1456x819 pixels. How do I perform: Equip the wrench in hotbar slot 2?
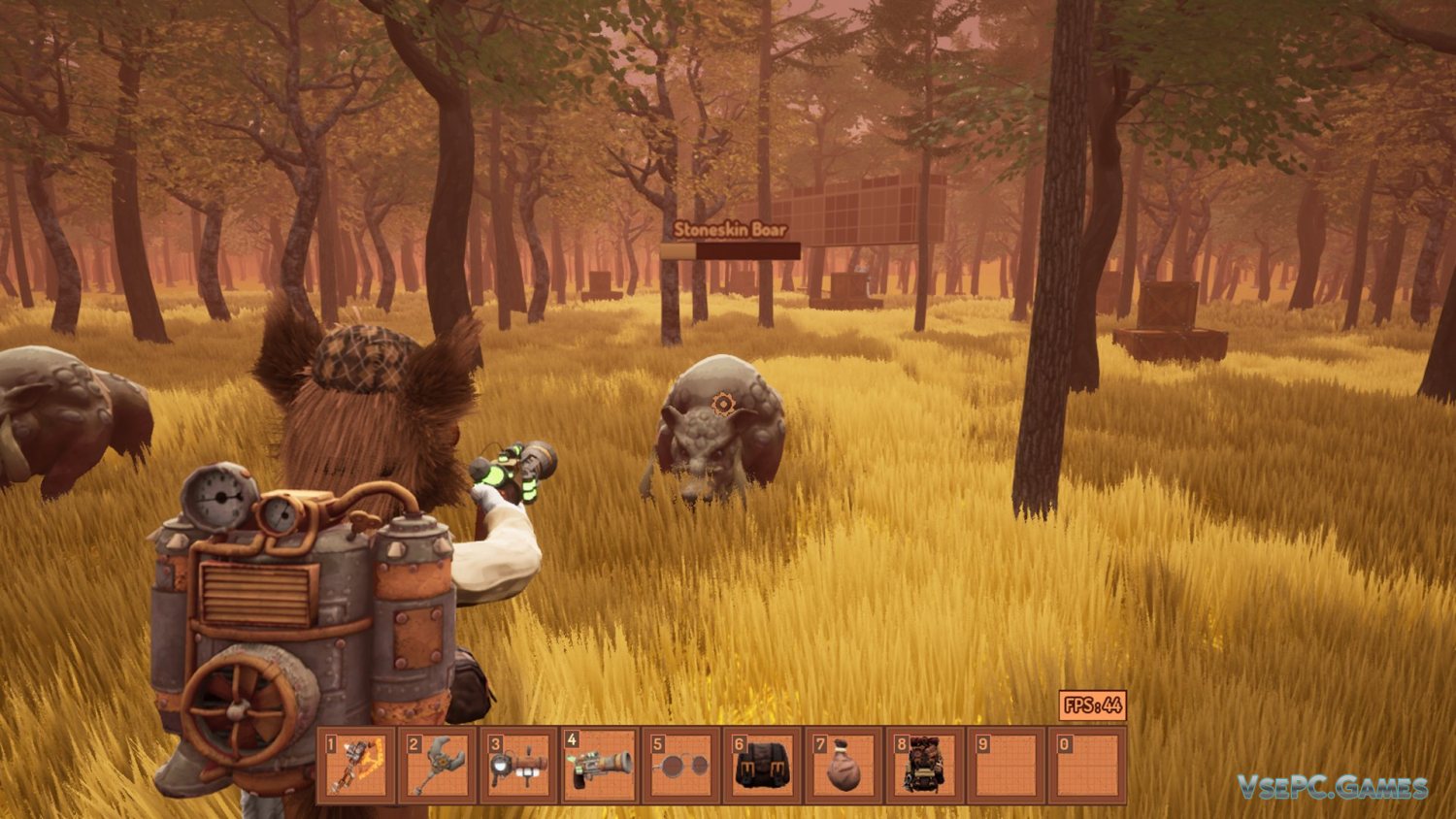click(x=438, y=765)
